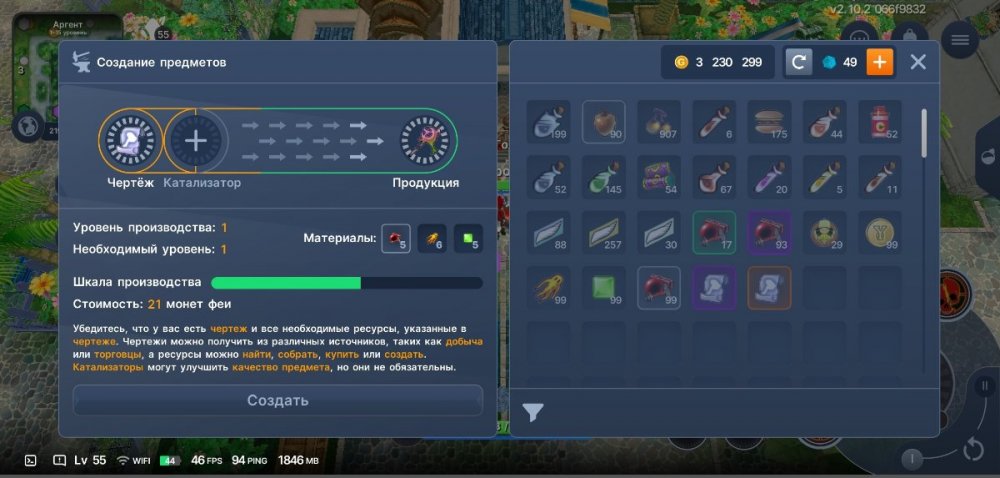Select the hamburger item with 175
Image resolution: width=1000 pixels, height=478 pixels.
pos(769,122)
